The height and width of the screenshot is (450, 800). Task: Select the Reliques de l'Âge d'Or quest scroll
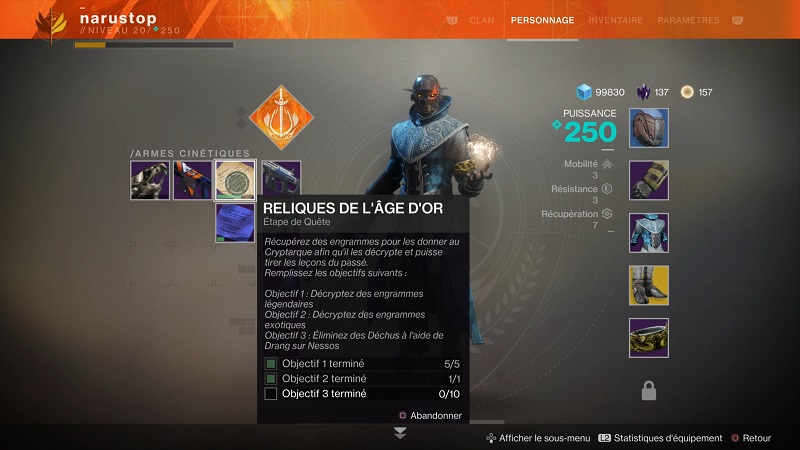point(236,180)
